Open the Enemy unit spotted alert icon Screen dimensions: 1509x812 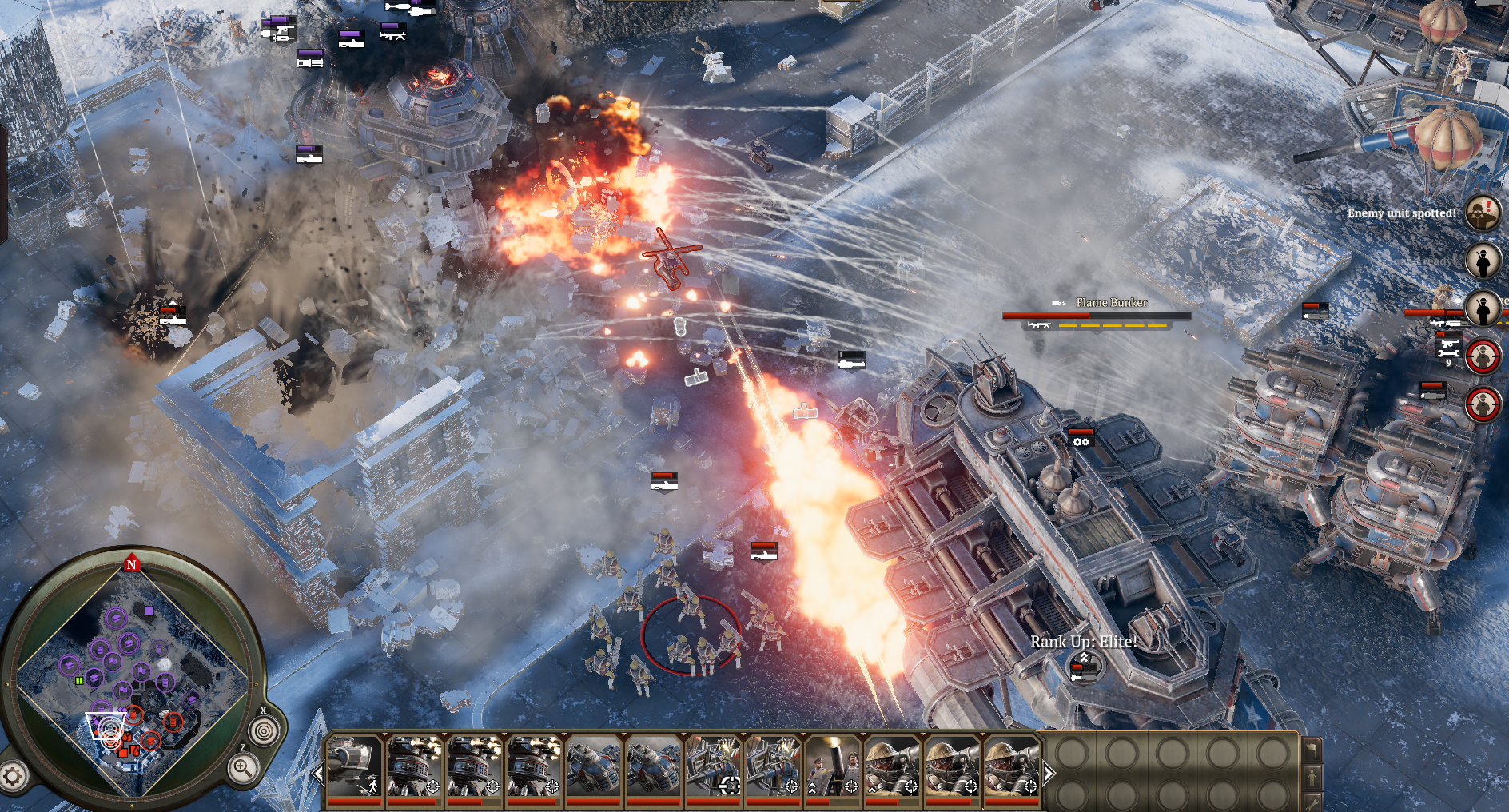[1483, 213]
